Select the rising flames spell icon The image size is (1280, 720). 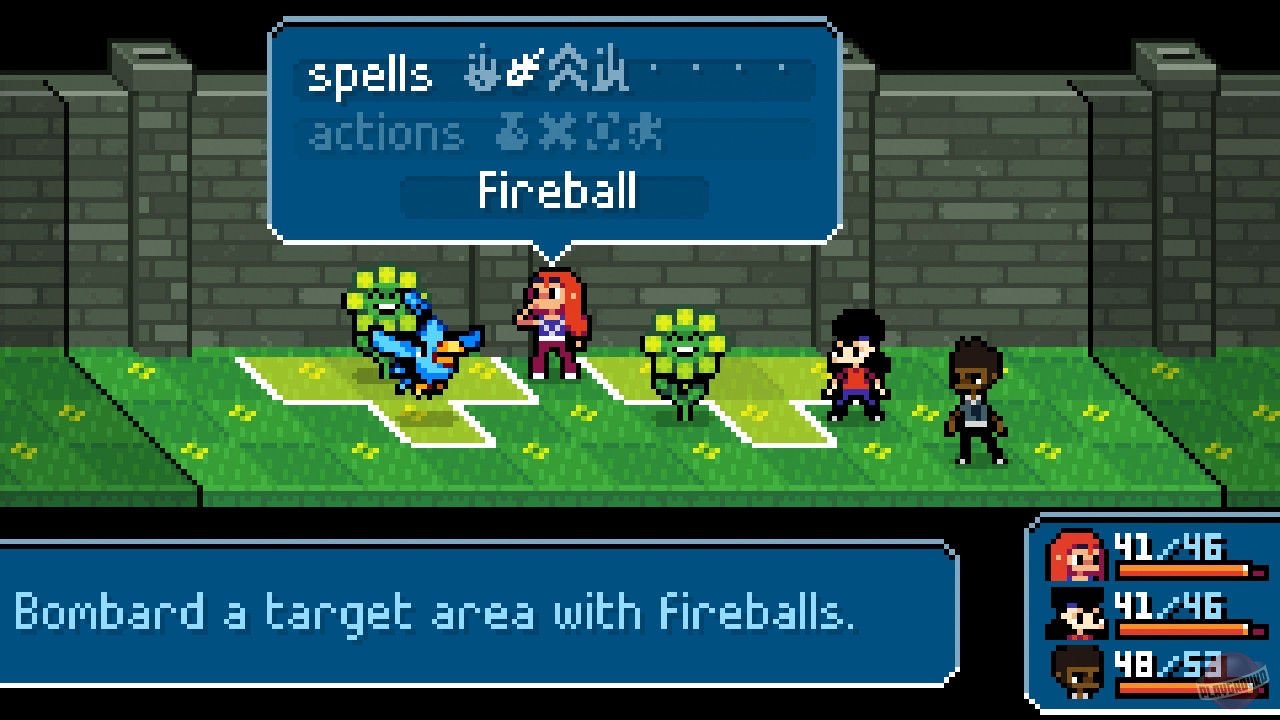click(608, 72)
